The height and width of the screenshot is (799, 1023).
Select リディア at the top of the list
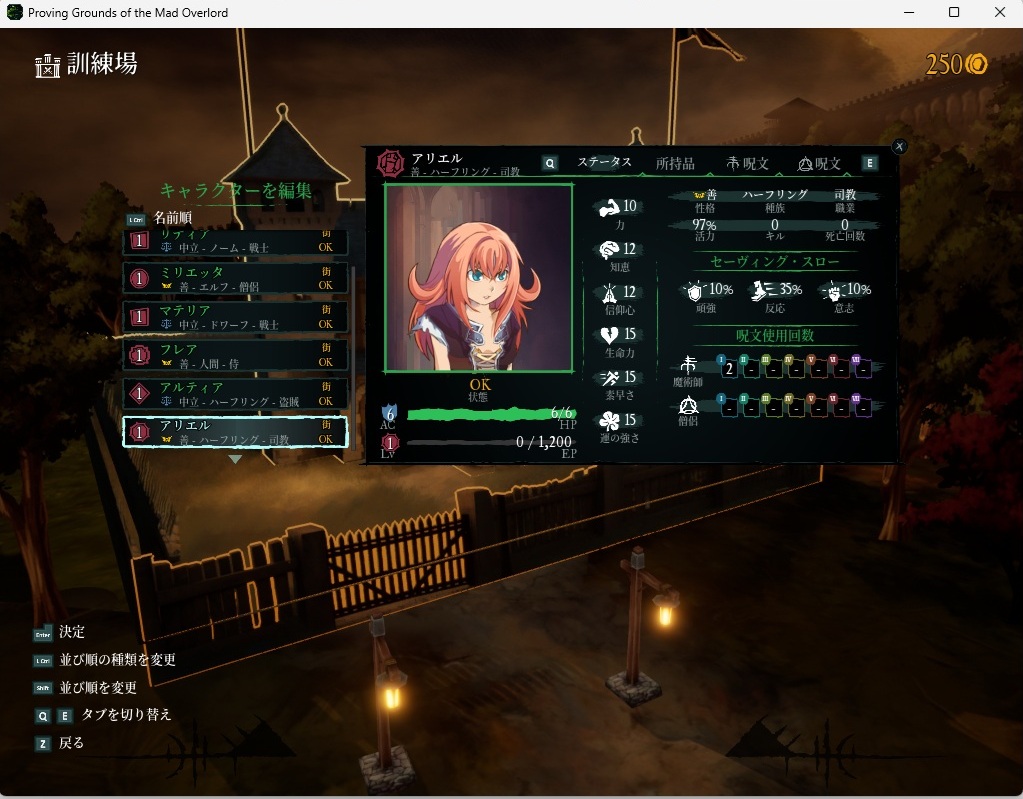coord(236,241)
